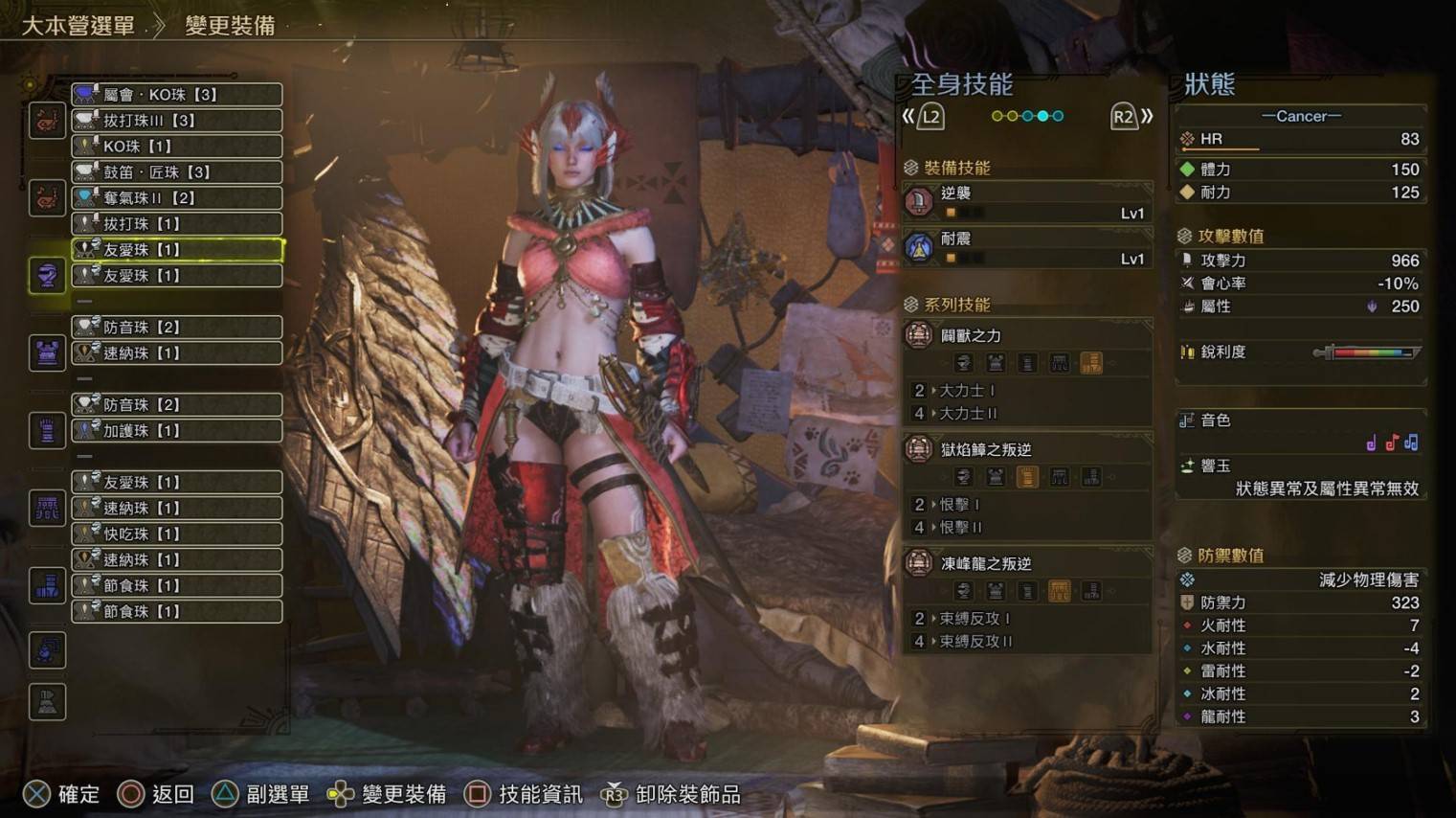Viewport: 1456px width, 818px height.
Task: Select the gloves equipment slot icon
Action: (x=47, y=431)
